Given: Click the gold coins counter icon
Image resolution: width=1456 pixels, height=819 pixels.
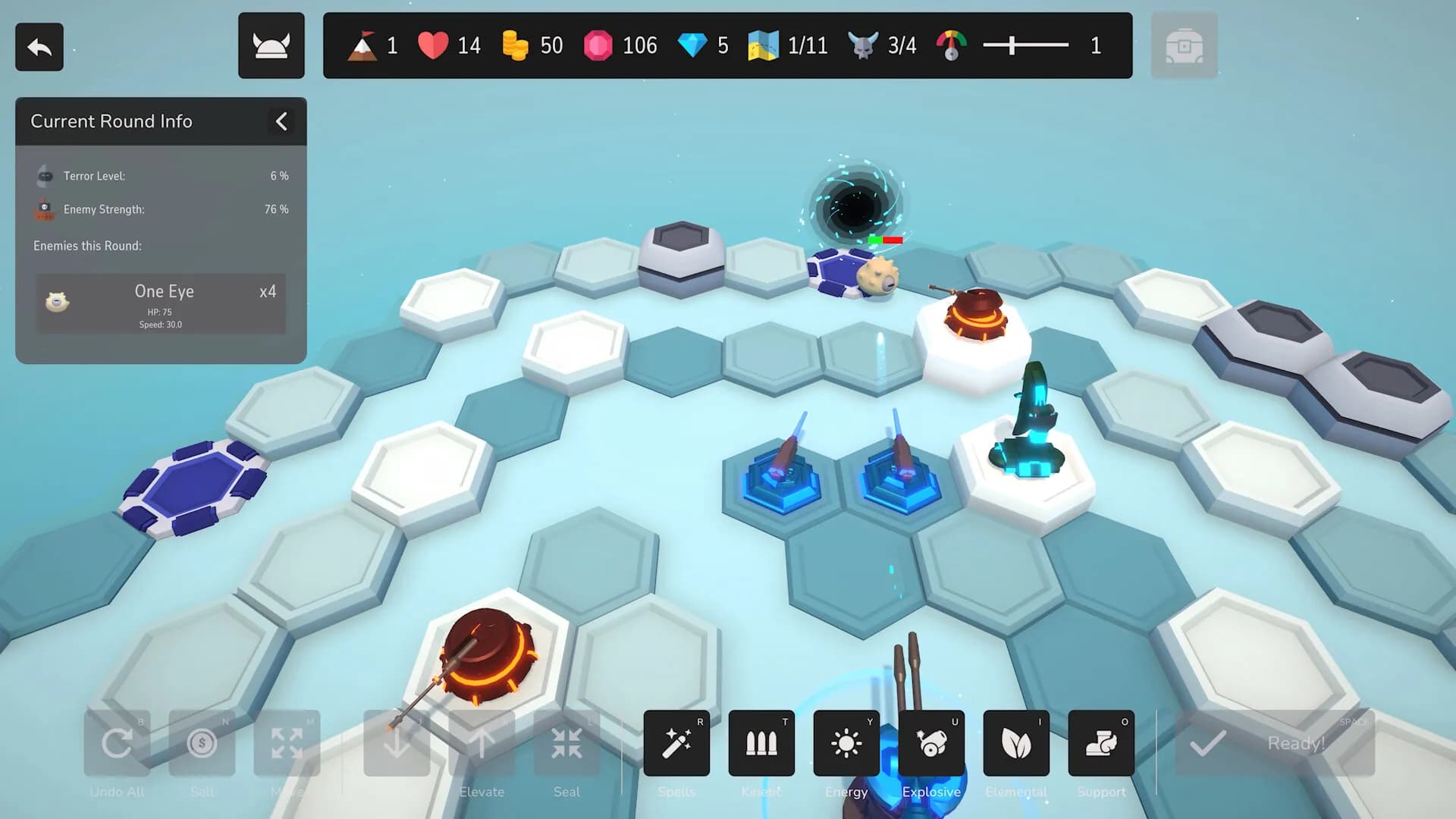Looking at the screenshot, I should tap(516, 45).
